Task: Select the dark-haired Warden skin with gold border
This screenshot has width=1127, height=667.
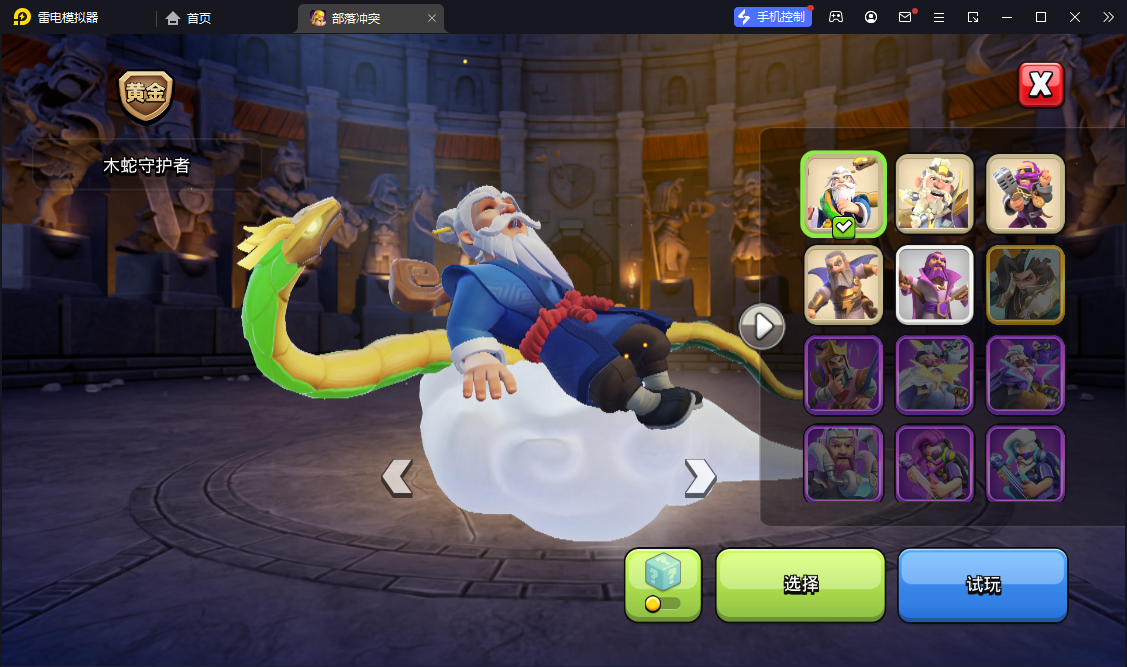Action: [x=1025, y=284]
